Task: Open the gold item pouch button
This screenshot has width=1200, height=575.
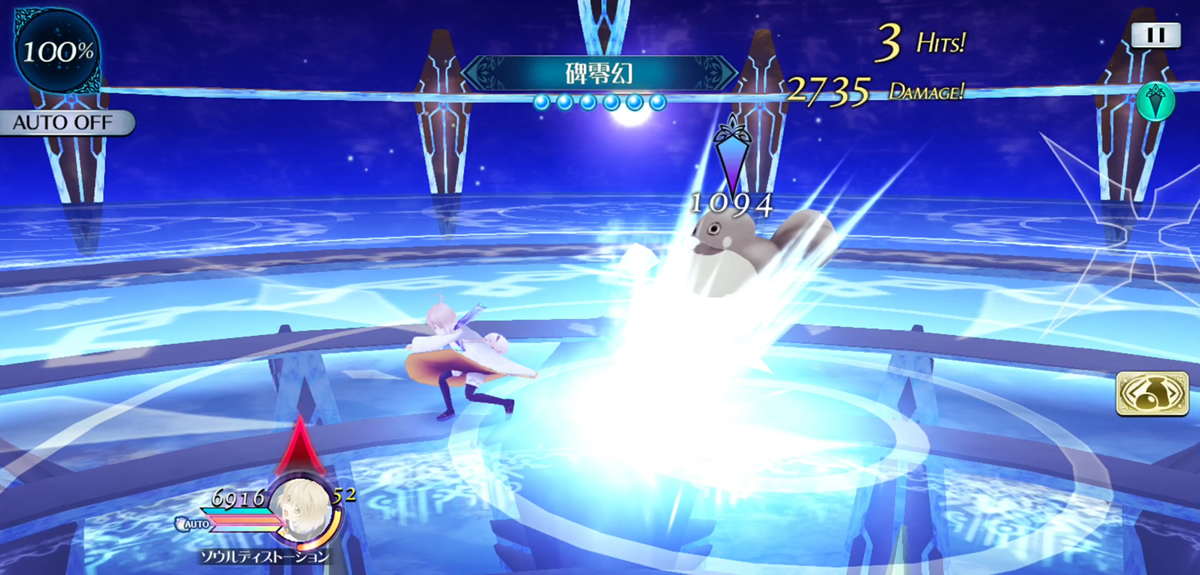Action: pyautogui.click(x=1152, y=393)
